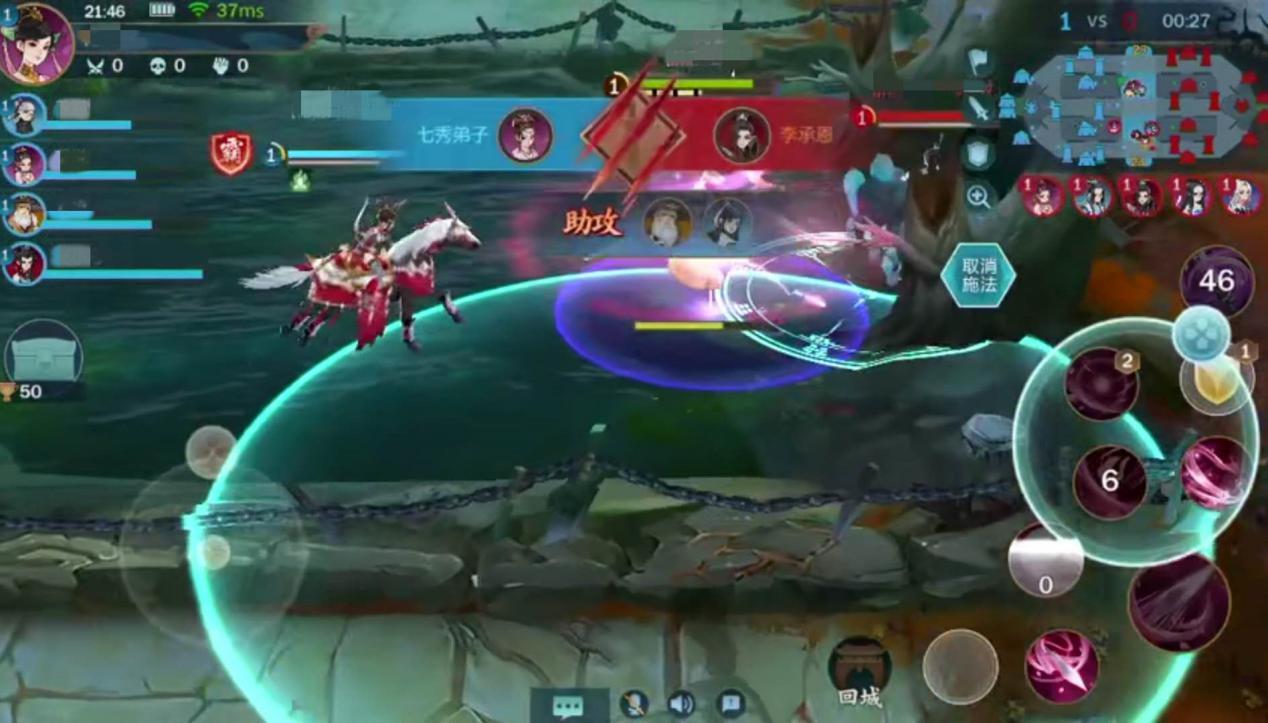Use the large basic attack button
Image resolution: width=1268 pixels, height=723 pixels.
click(x=1179, y=602)
